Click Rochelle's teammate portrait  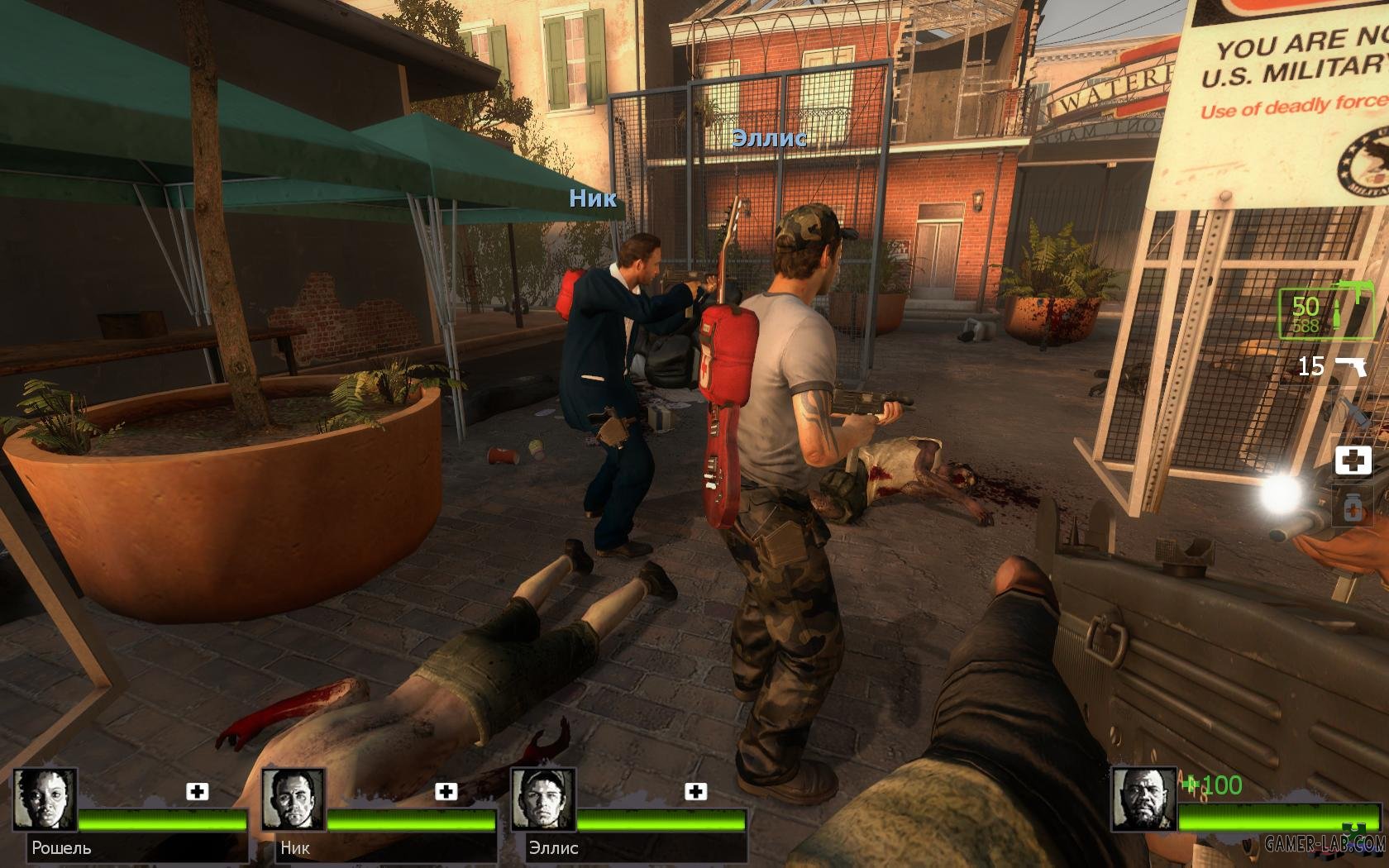pyautogui.click(x=45, y=799)
